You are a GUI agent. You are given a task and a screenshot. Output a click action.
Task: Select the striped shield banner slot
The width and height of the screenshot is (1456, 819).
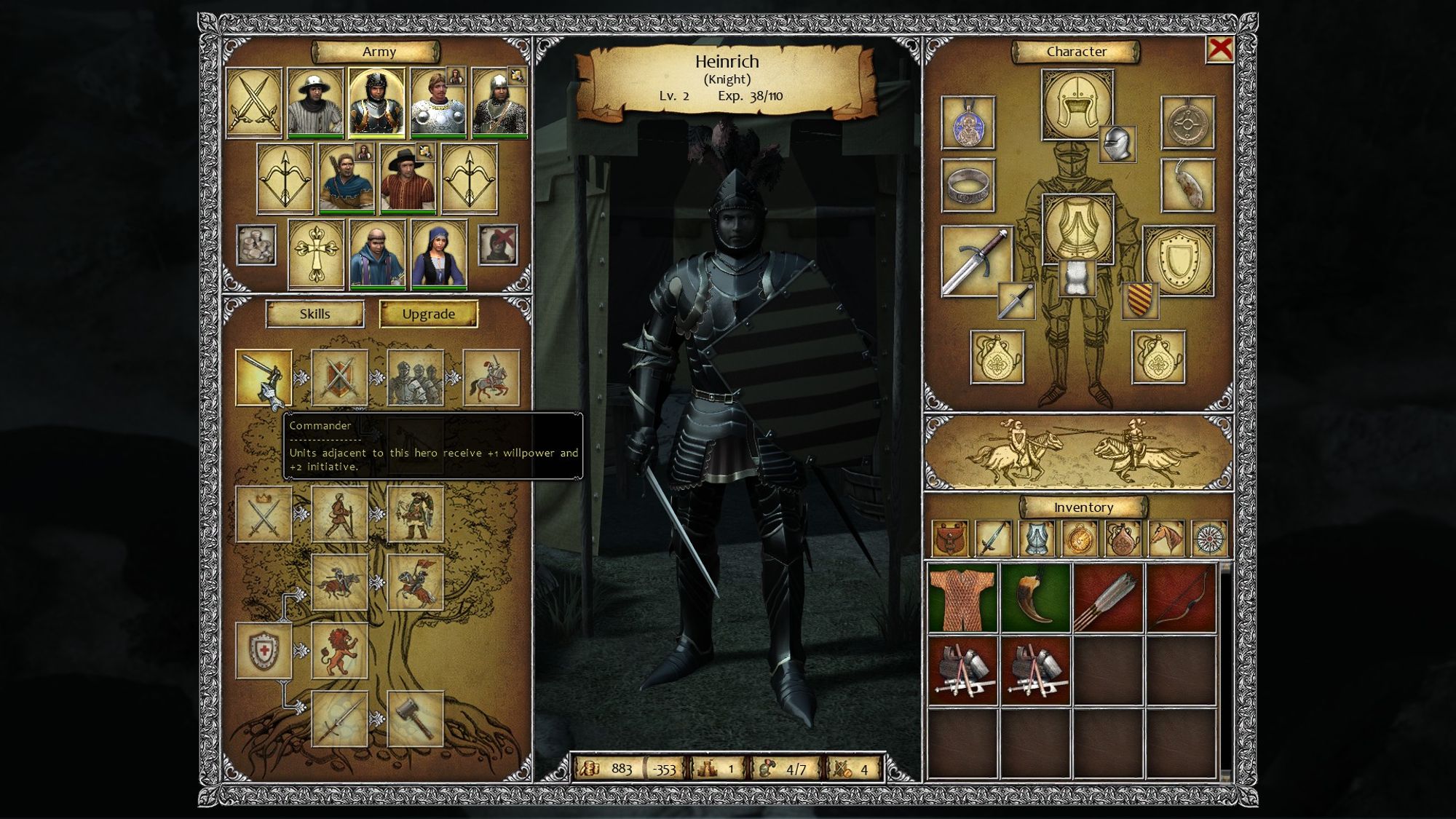1140,300
